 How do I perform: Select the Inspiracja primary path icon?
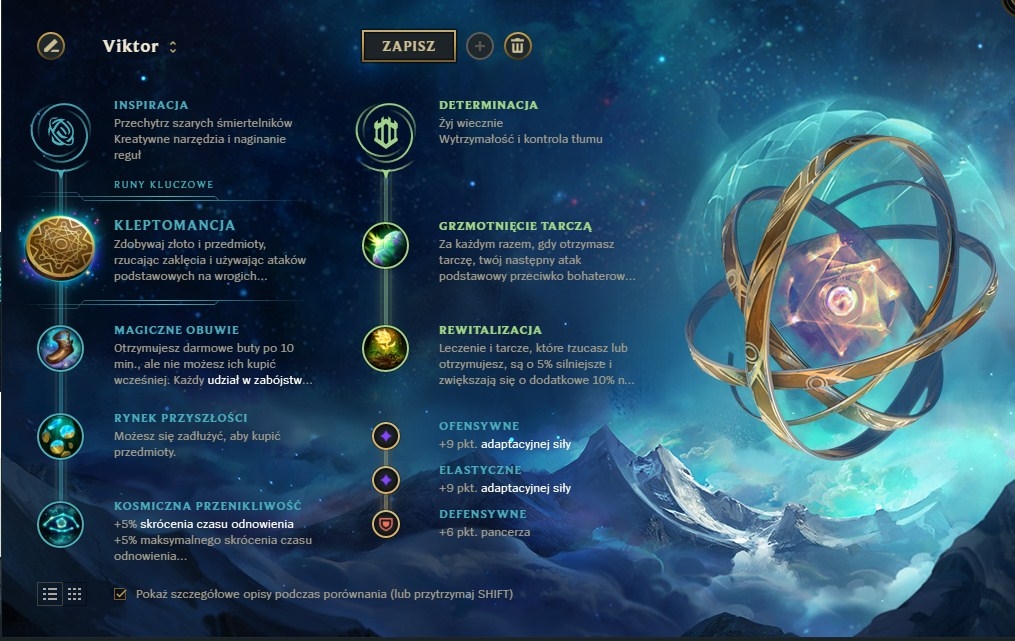point(60,131)
